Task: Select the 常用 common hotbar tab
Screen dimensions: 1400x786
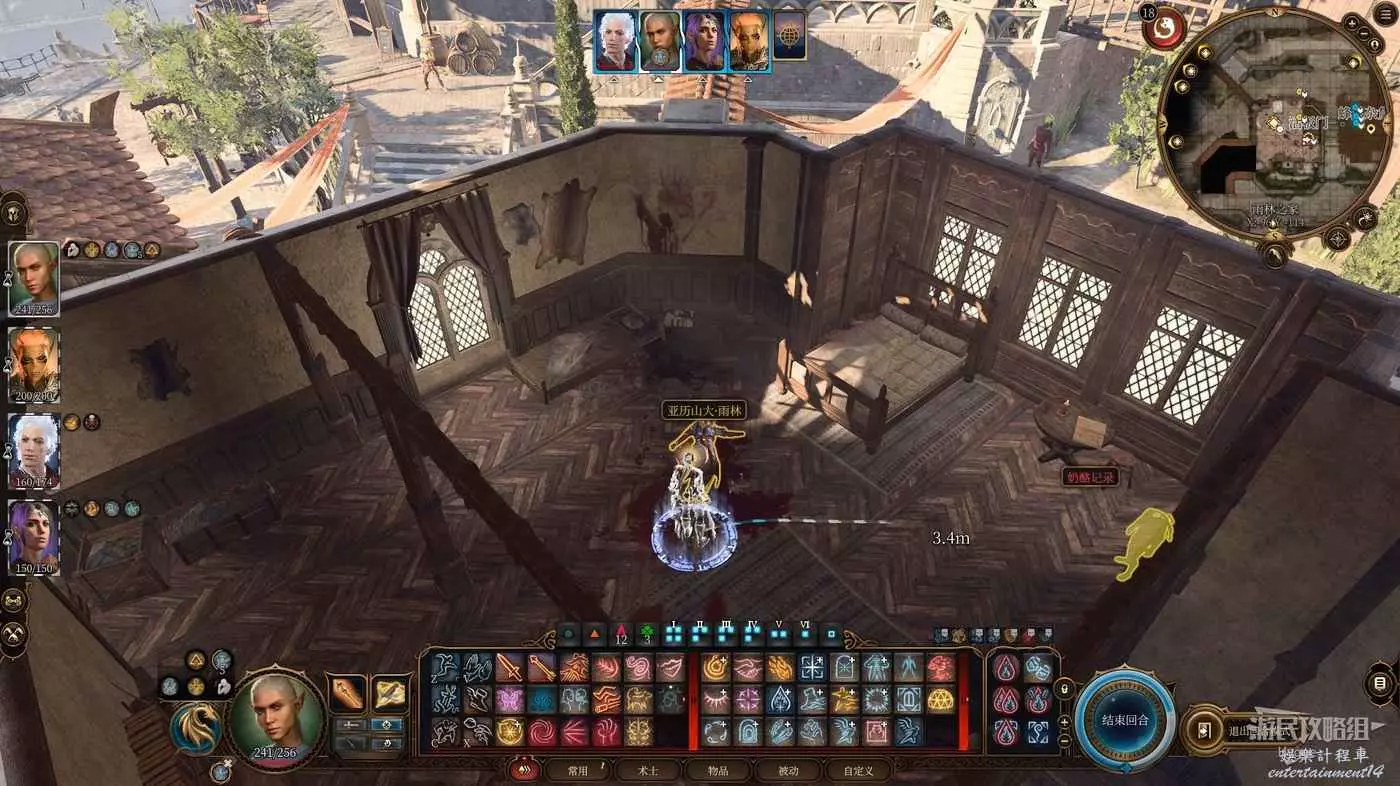Action: point(578,770)
